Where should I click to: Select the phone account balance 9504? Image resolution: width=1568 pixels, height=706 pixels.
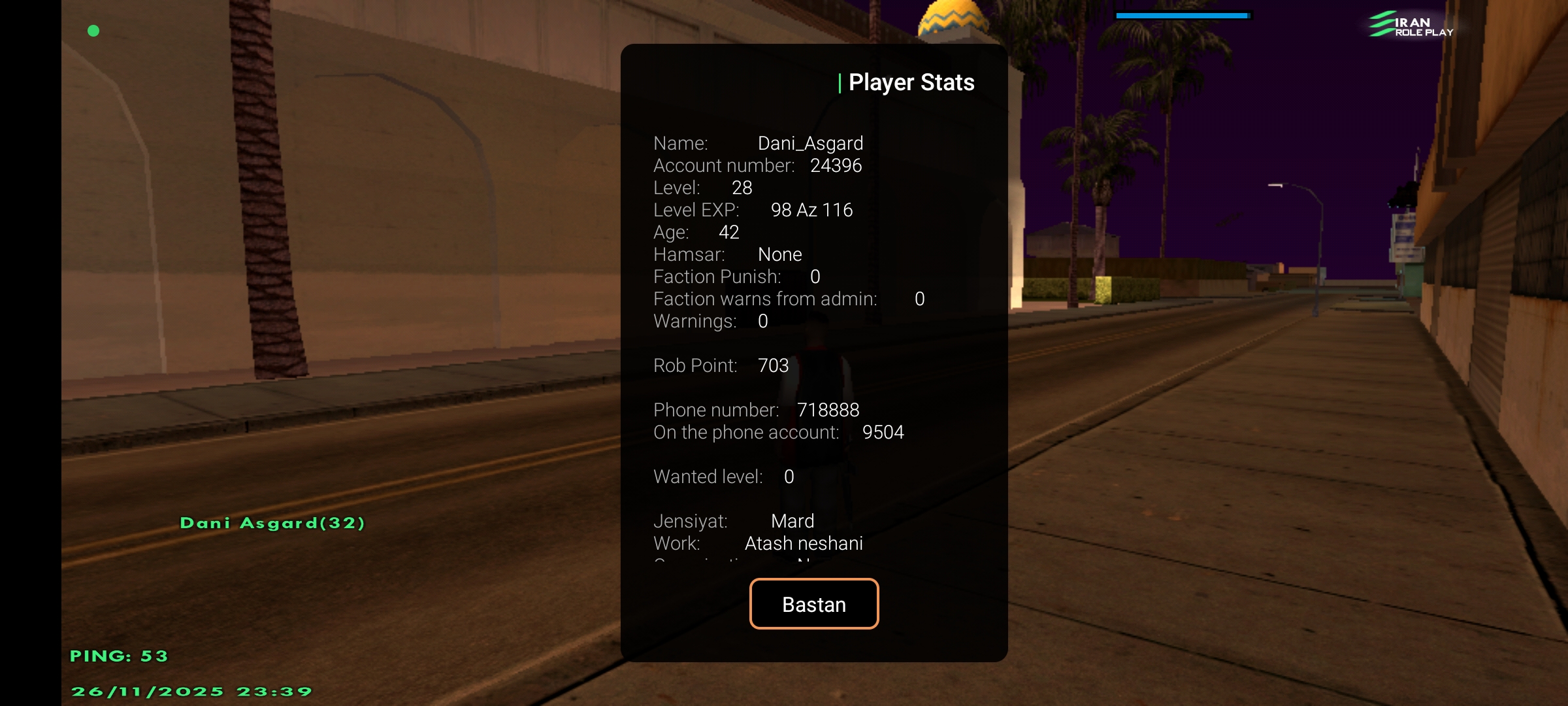pos(883,432)
